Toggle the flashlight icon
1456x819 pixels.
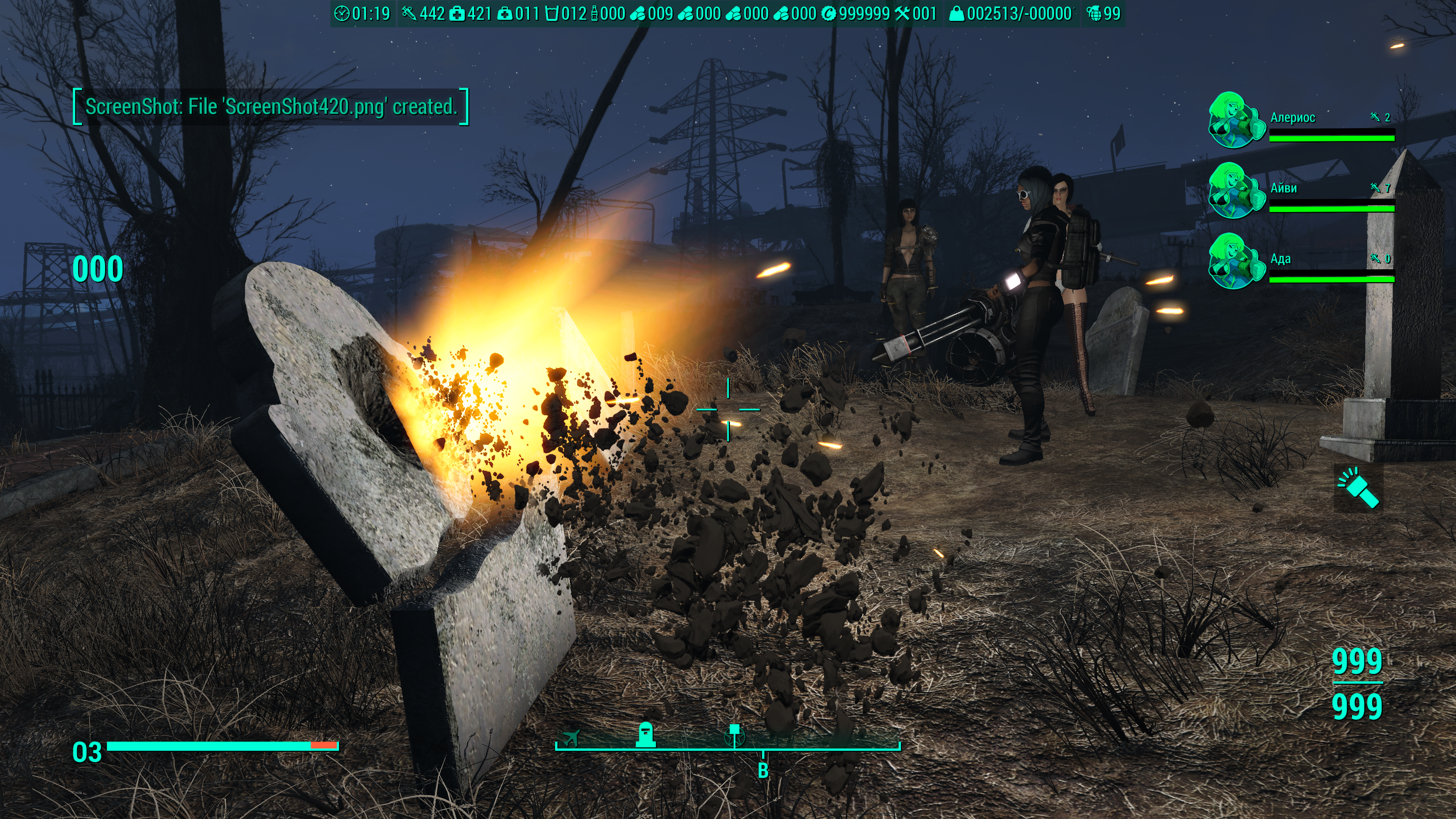(x=1358, y=488)
